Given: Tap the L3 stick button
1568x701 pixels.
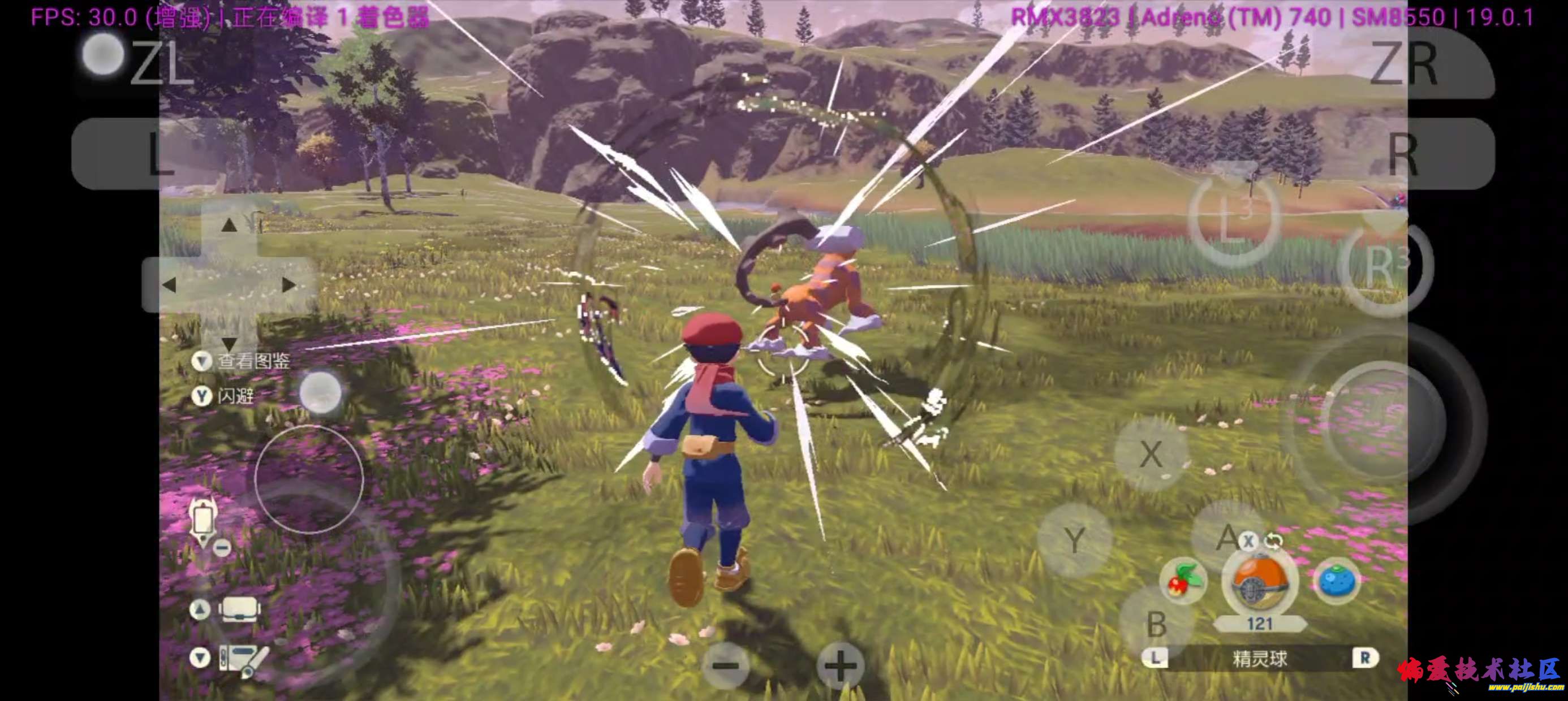Looking at the screenshot, I should [x=1234, y=221].
